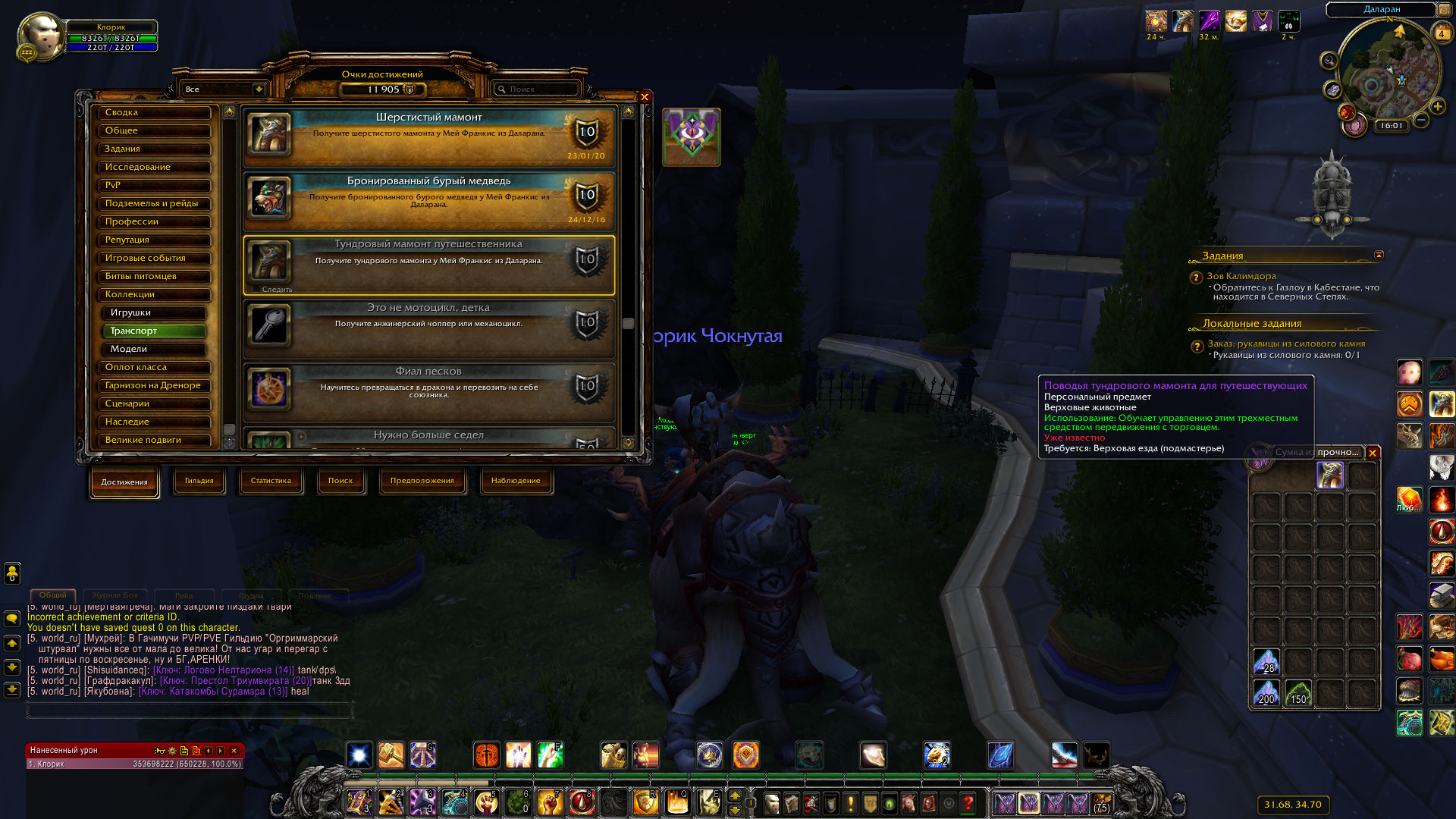Close the Нанесенный урон damage meter

[234, 751]
